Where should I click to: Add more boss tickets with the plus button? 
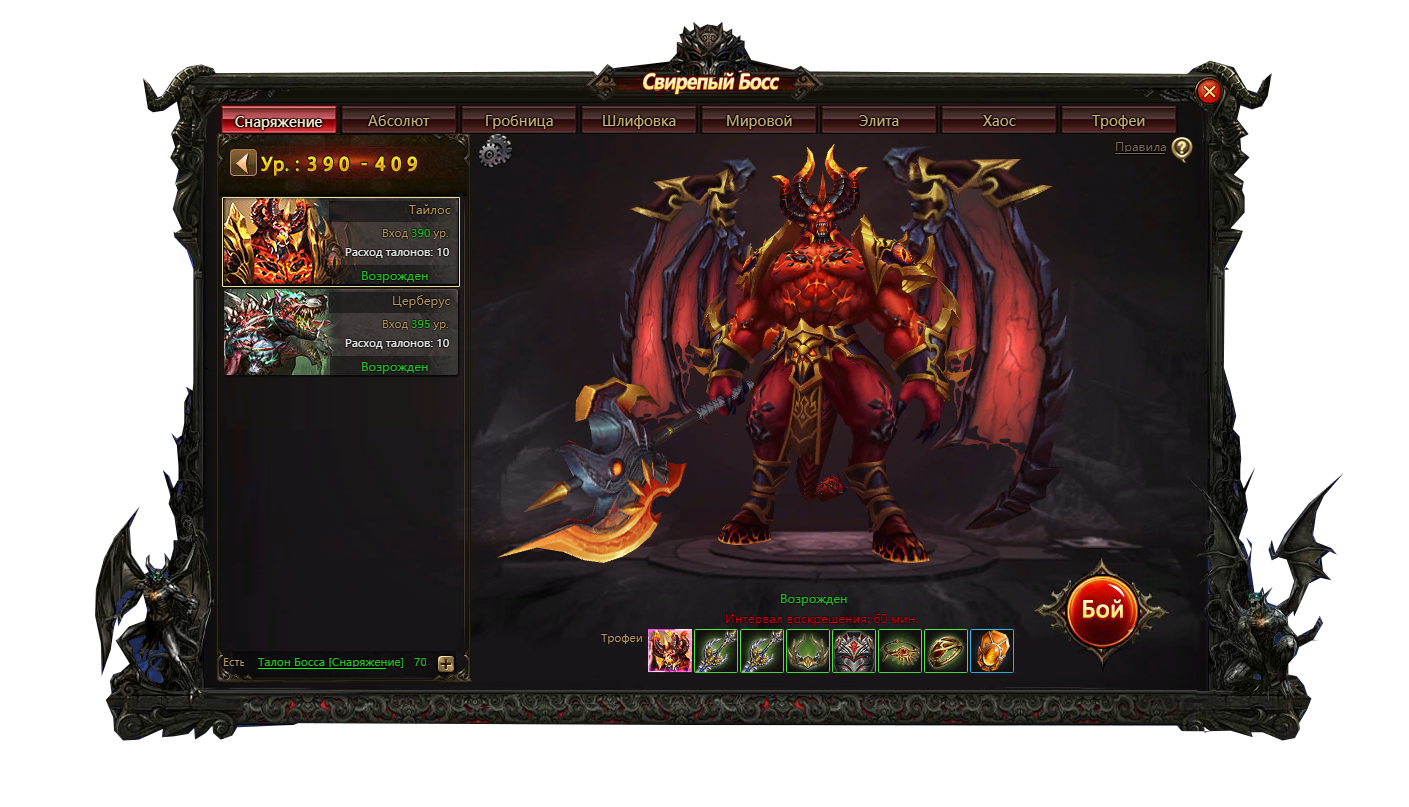[446, 663]
